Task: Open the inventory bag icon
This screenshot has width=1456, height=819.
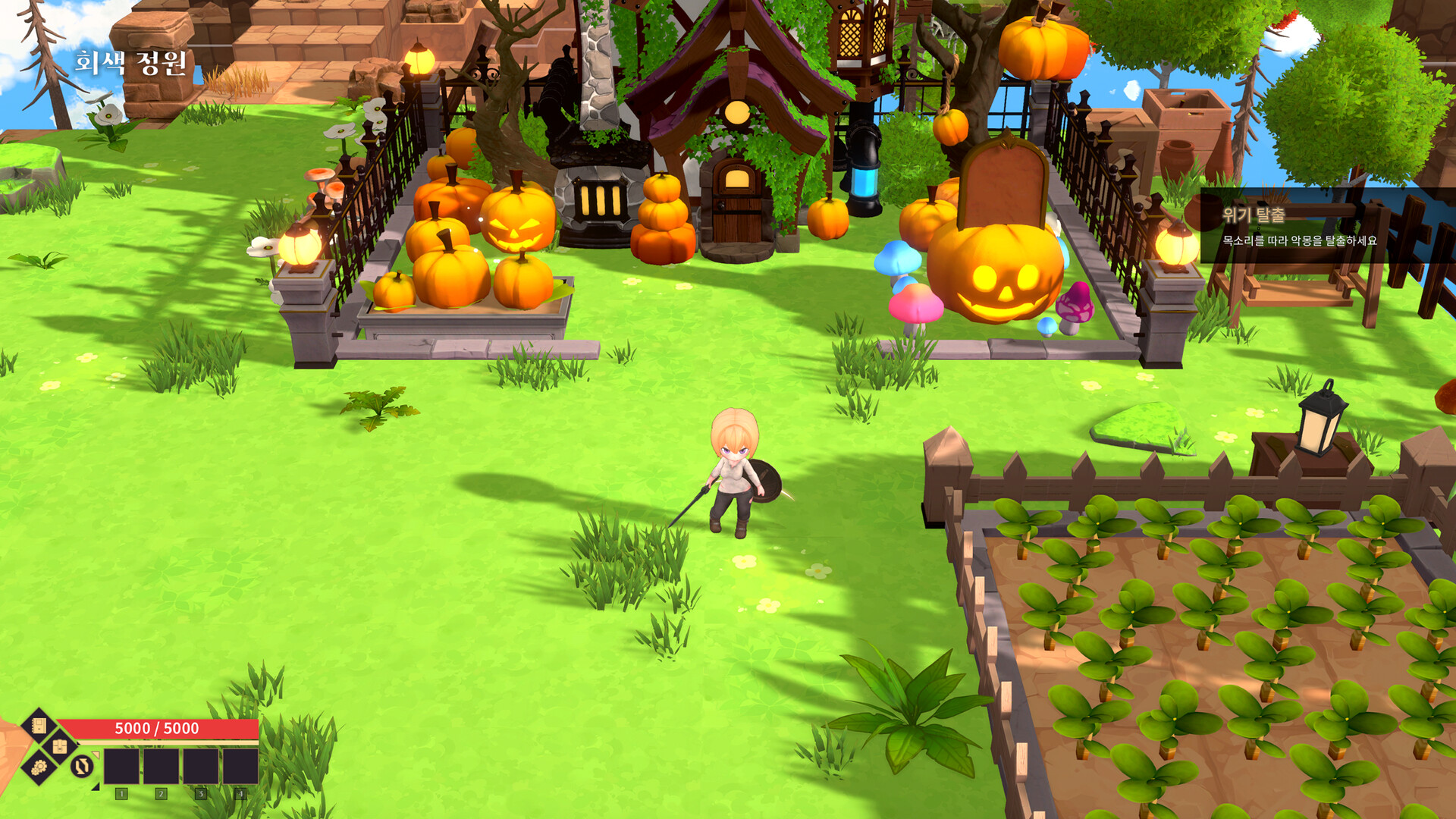Action: coord(59,745)
